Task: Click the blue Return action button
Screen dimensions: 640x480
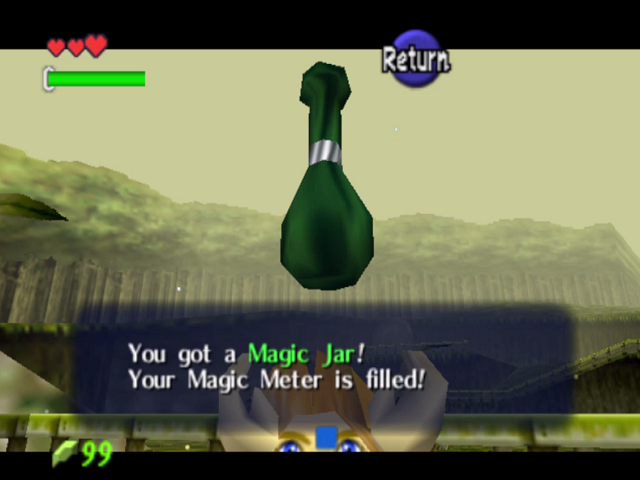Action: (x=416, y=59)
